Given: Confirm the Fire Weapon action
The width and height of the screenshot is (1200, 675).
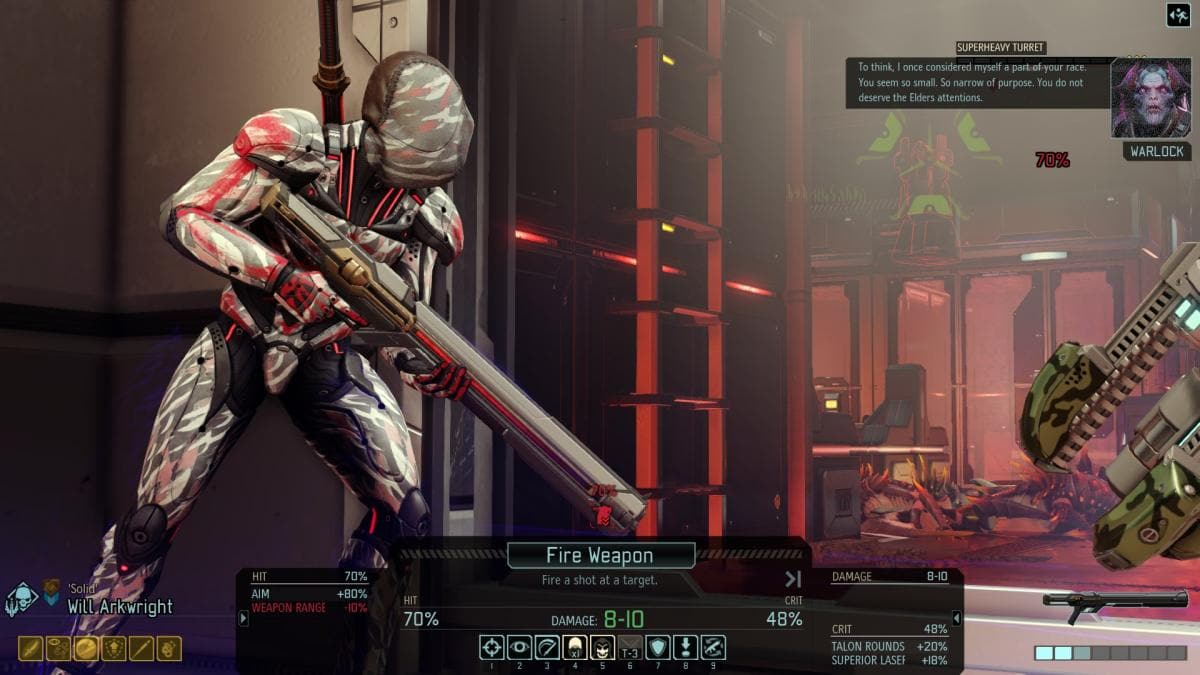Looking at the screenshot, I should click(x=600, y=556).
